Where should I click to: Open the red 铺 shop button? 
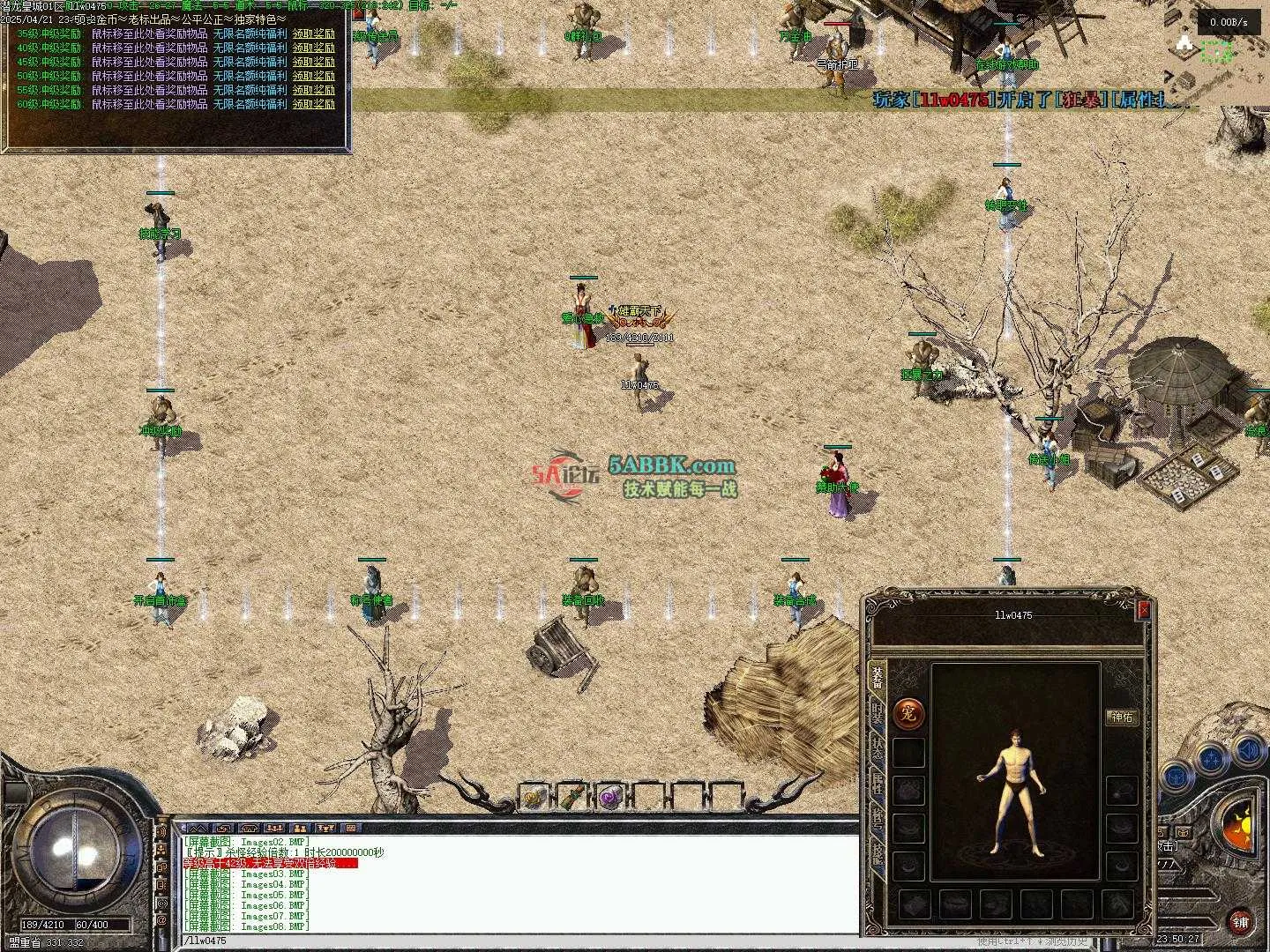(x=1241, y=921)
